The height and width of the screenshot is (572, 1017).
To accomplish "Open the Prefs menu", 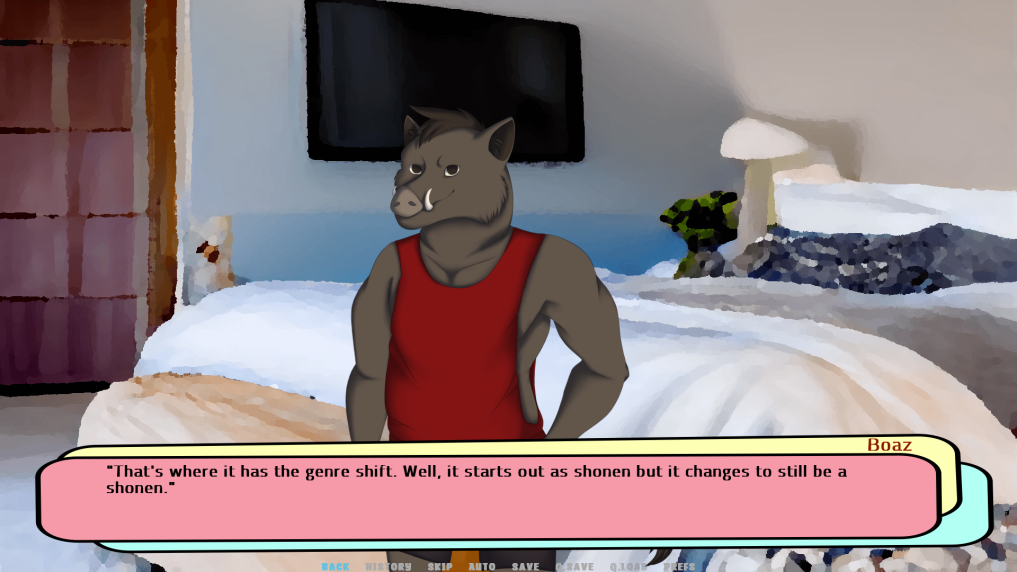I will [679, 566].
